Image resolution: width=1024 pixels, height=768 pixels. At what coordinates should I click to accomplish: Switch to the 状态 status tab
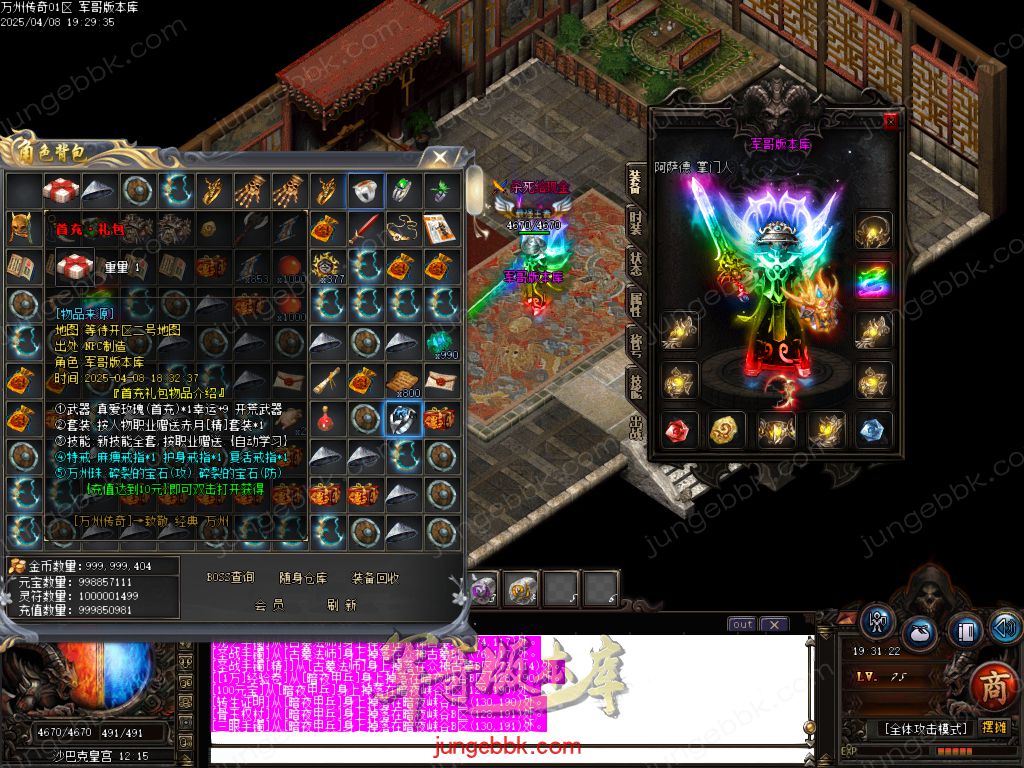coord(636,263)
